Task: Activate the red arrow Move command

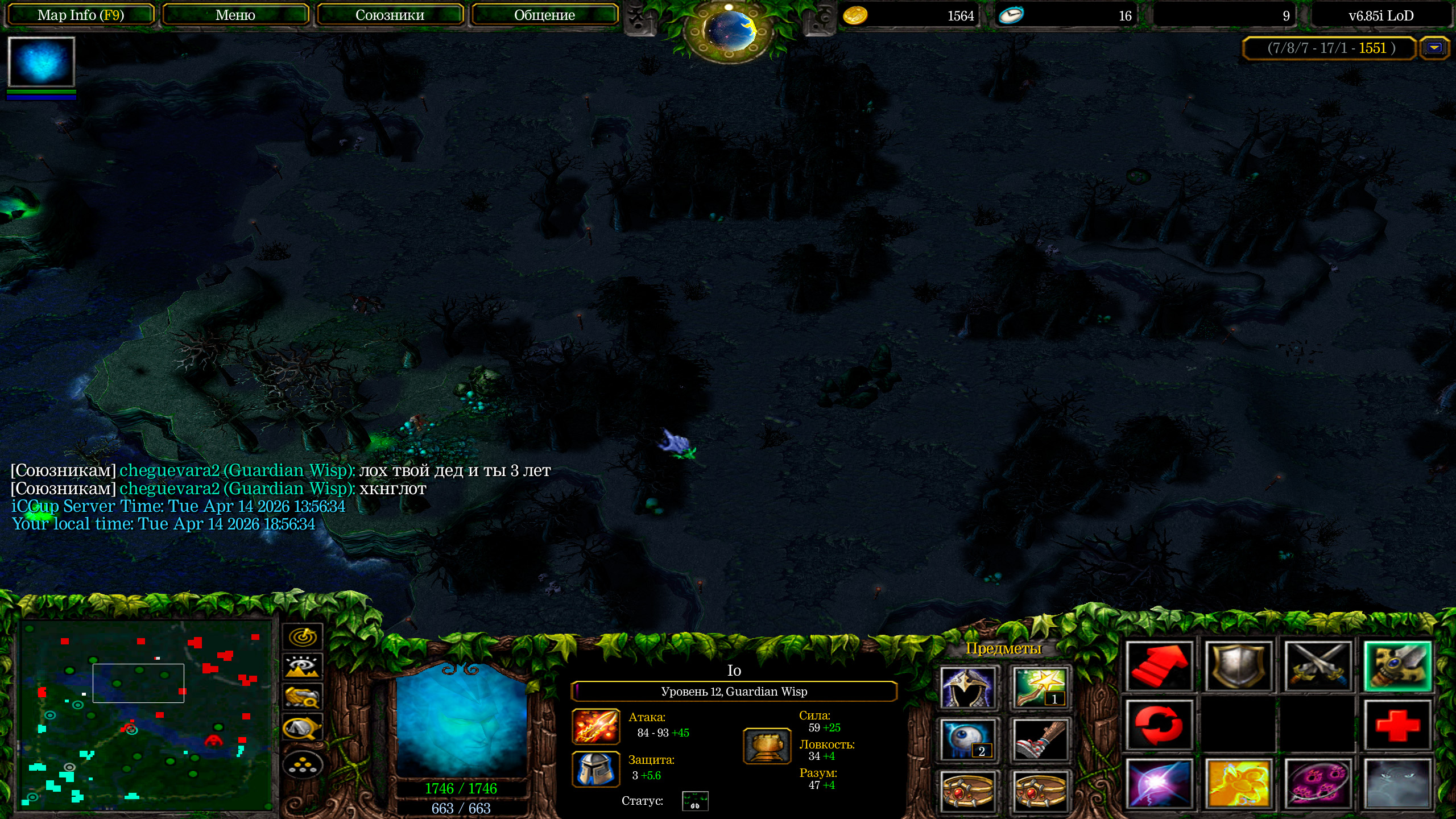Action: [x=1159, y=667]
